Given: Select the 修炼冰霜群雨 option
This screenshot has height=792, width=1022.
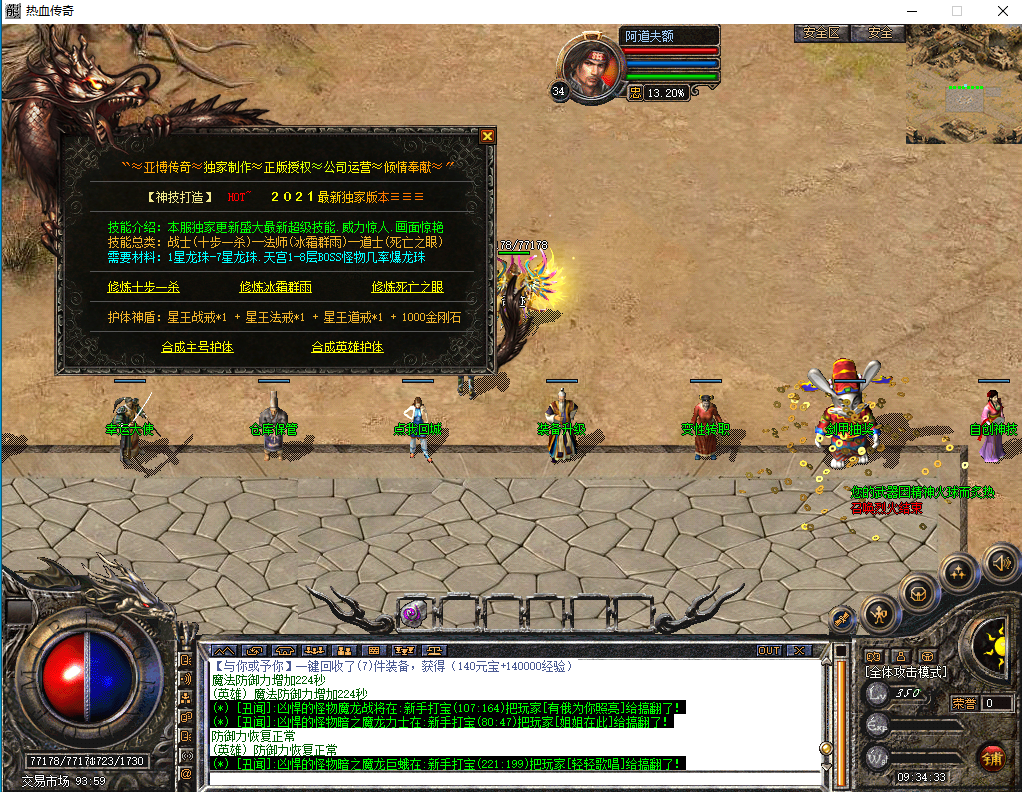Looking at the screenshot, I should pyautogui.click(x=275, y=287).
